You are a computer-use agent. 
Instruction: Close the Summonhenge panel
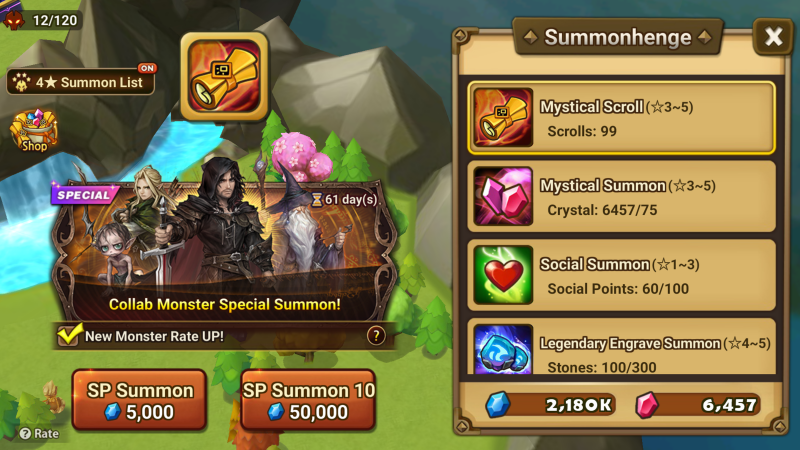(773, 37)
